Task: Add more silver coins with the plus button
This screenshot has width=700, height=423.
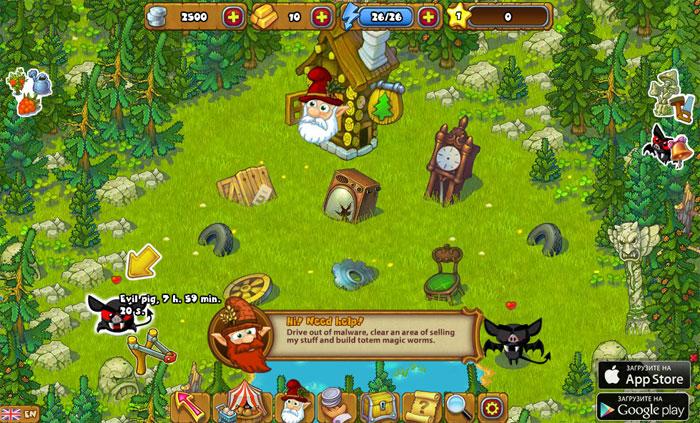Action: [x=233, y=17]
